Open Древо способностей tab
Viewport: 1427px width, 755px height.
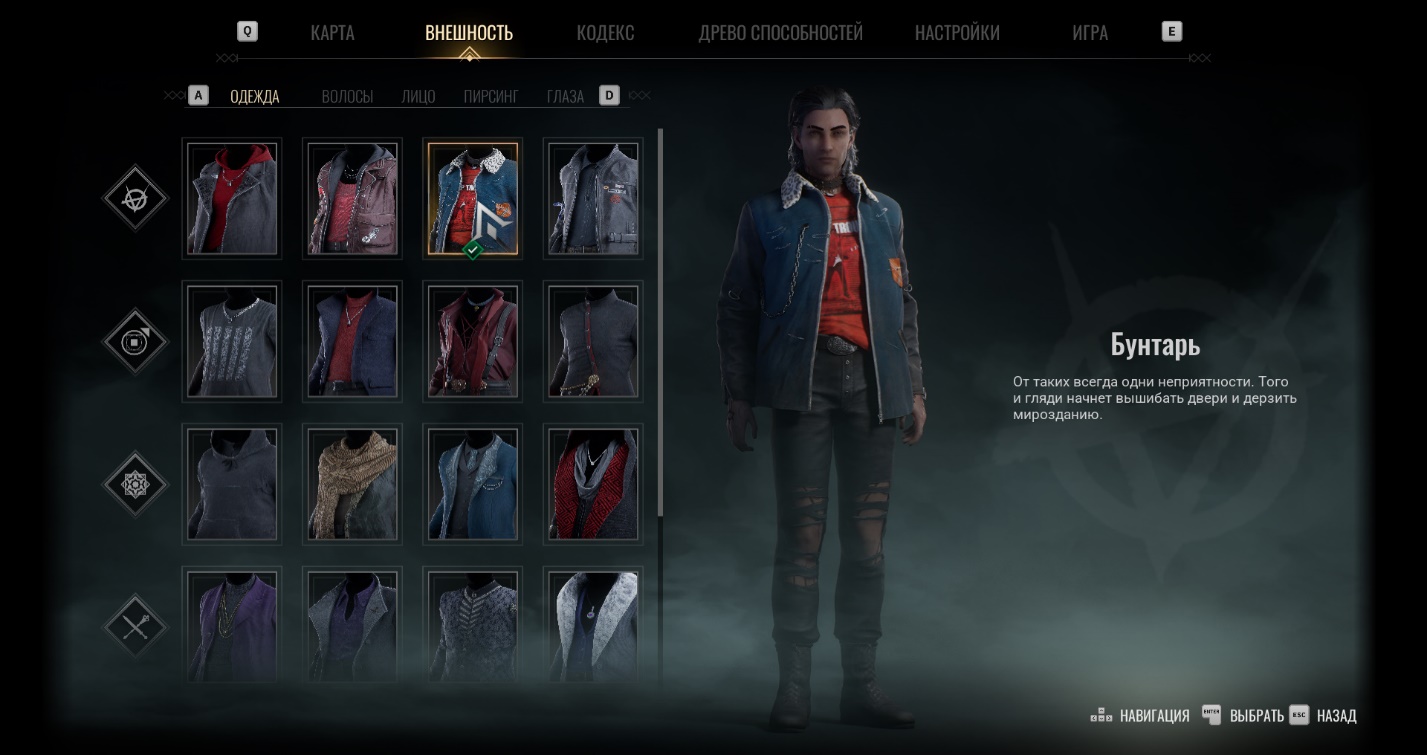[x=780, y=32]
